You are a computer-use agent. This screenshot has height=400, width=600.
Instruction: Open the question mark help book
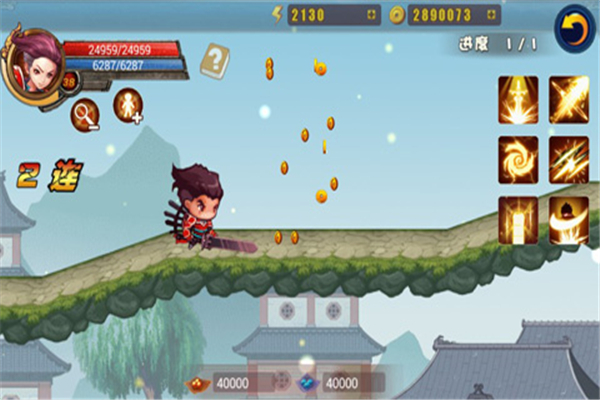pos(214,61)
